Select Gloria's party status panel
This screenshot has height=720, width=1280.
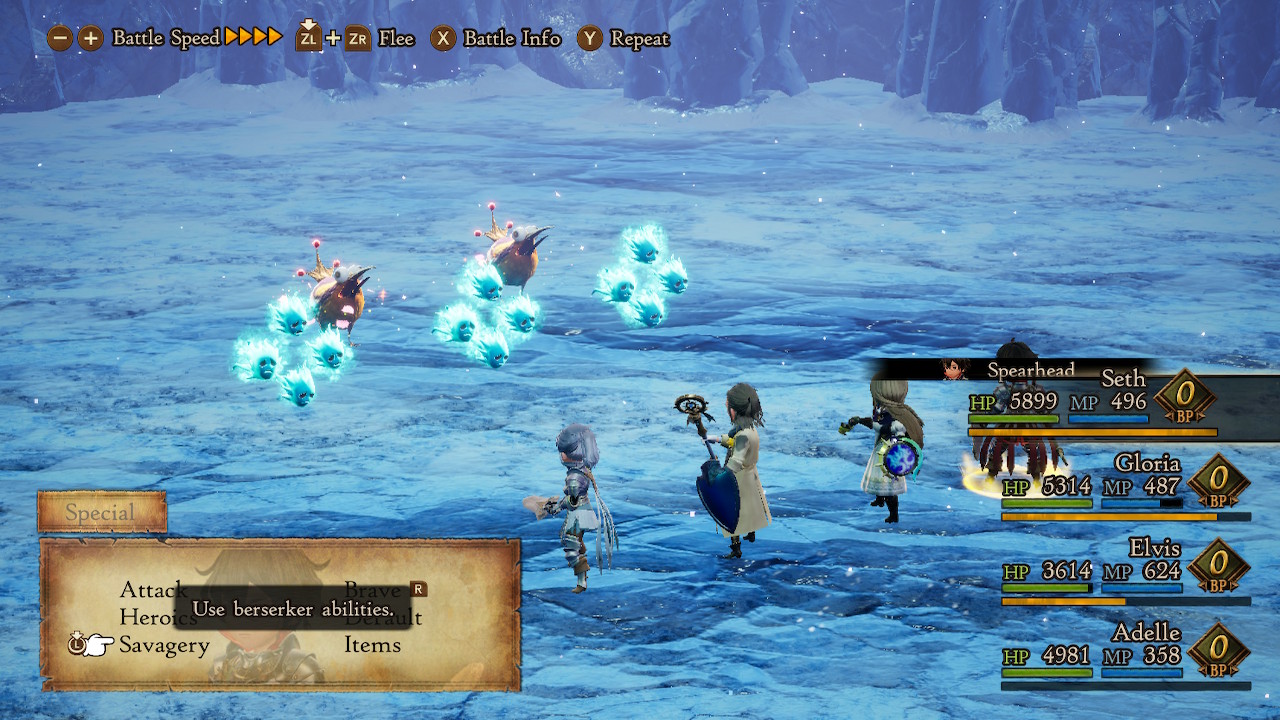[1124, 487]
